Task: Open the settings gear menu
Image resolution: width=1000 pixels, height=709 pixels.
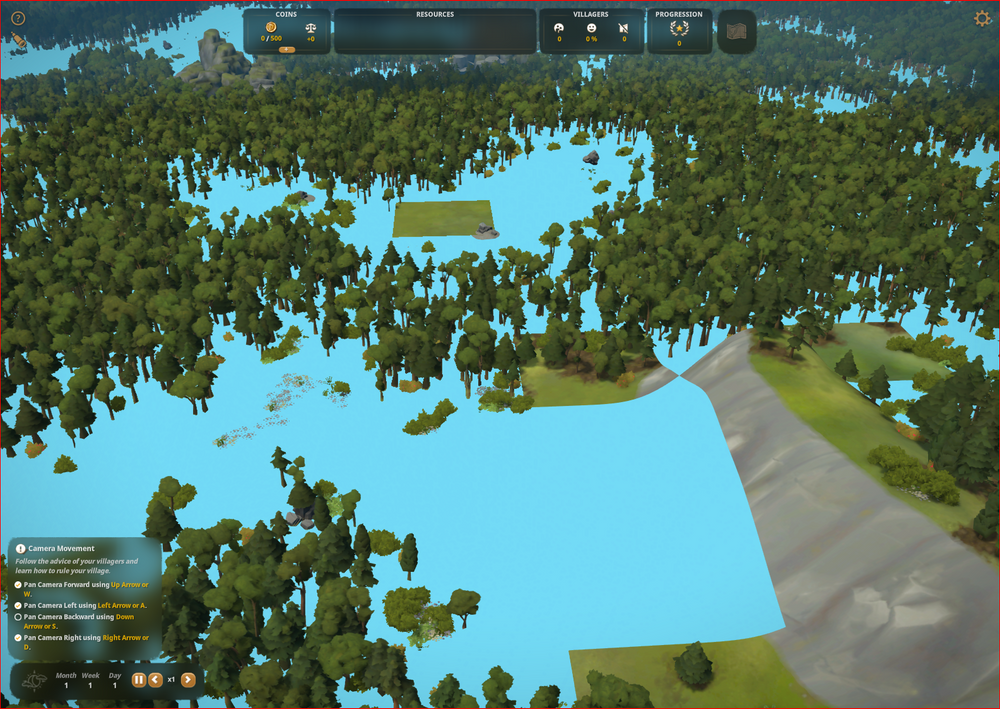Action: tap(982, 18)
